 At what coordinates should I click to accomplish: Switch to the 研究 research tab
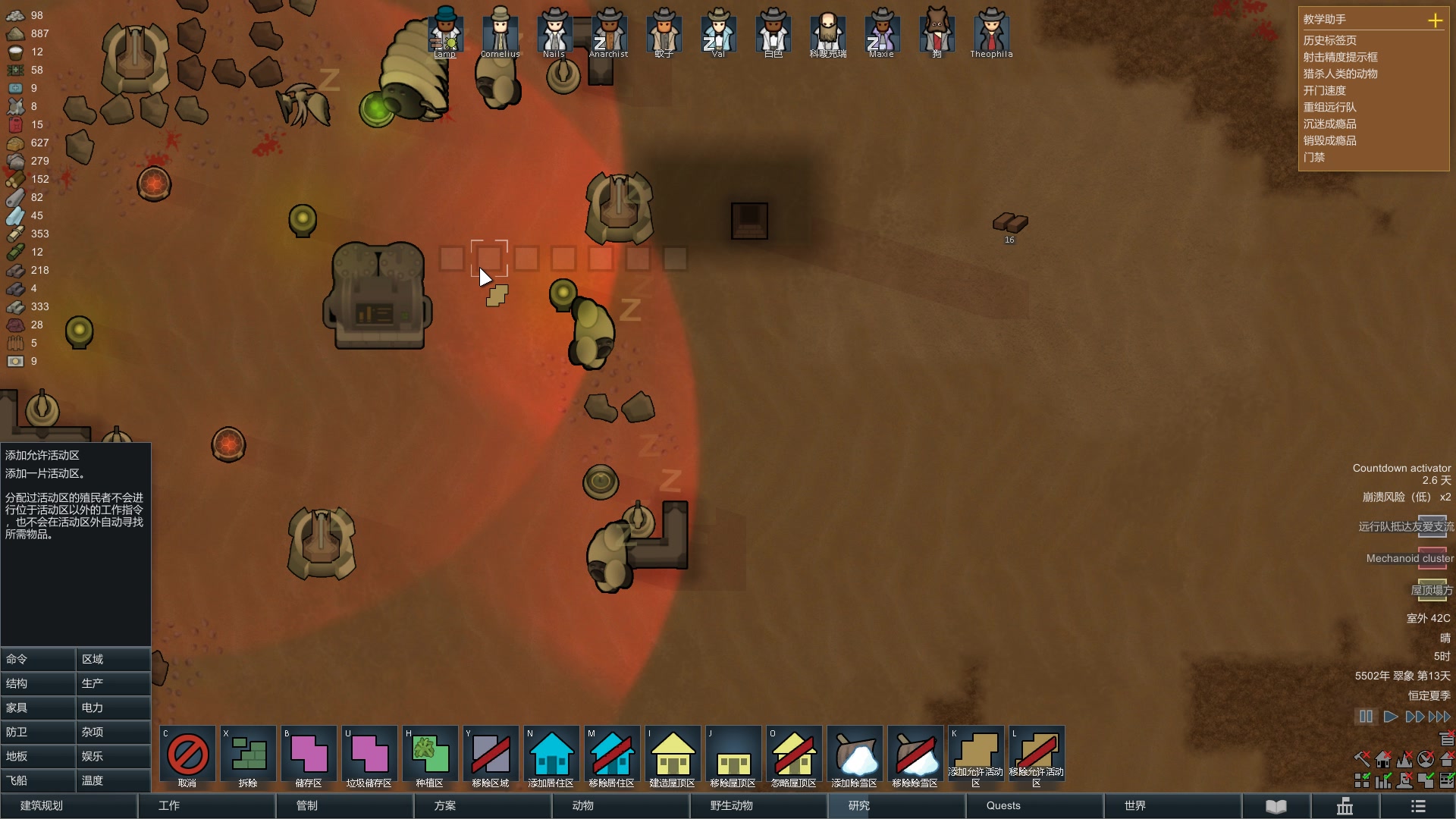(x=858, y=806)
